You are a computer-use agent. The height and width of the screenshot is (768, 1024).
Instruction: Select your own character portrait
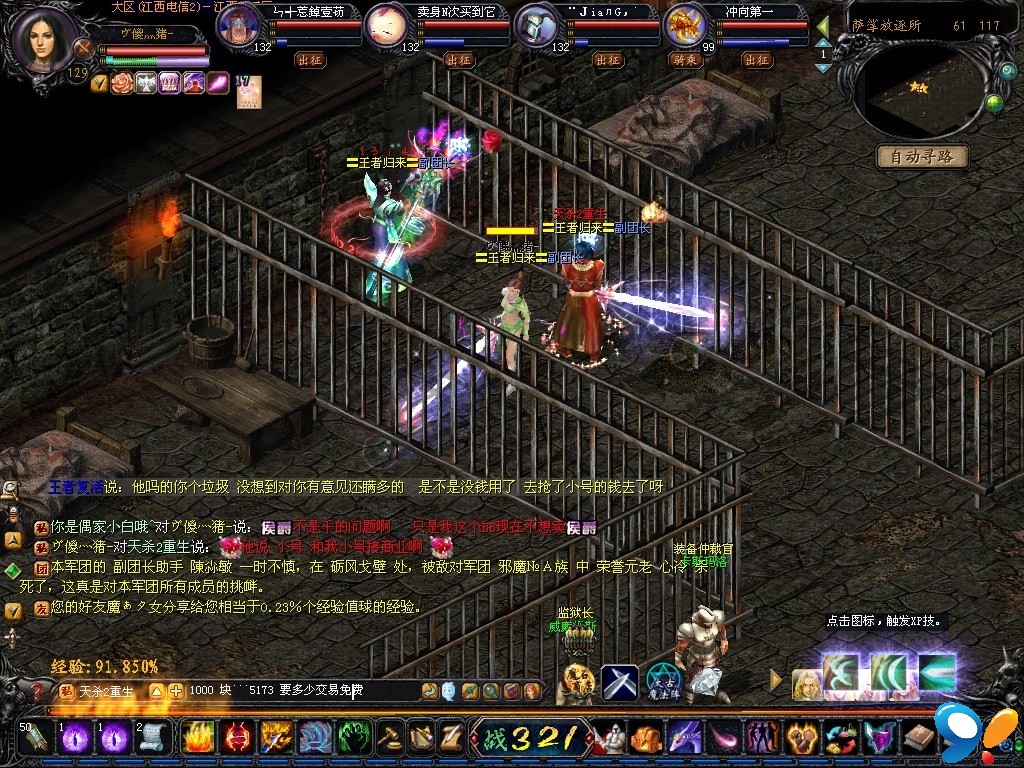(x=44, y=40)
